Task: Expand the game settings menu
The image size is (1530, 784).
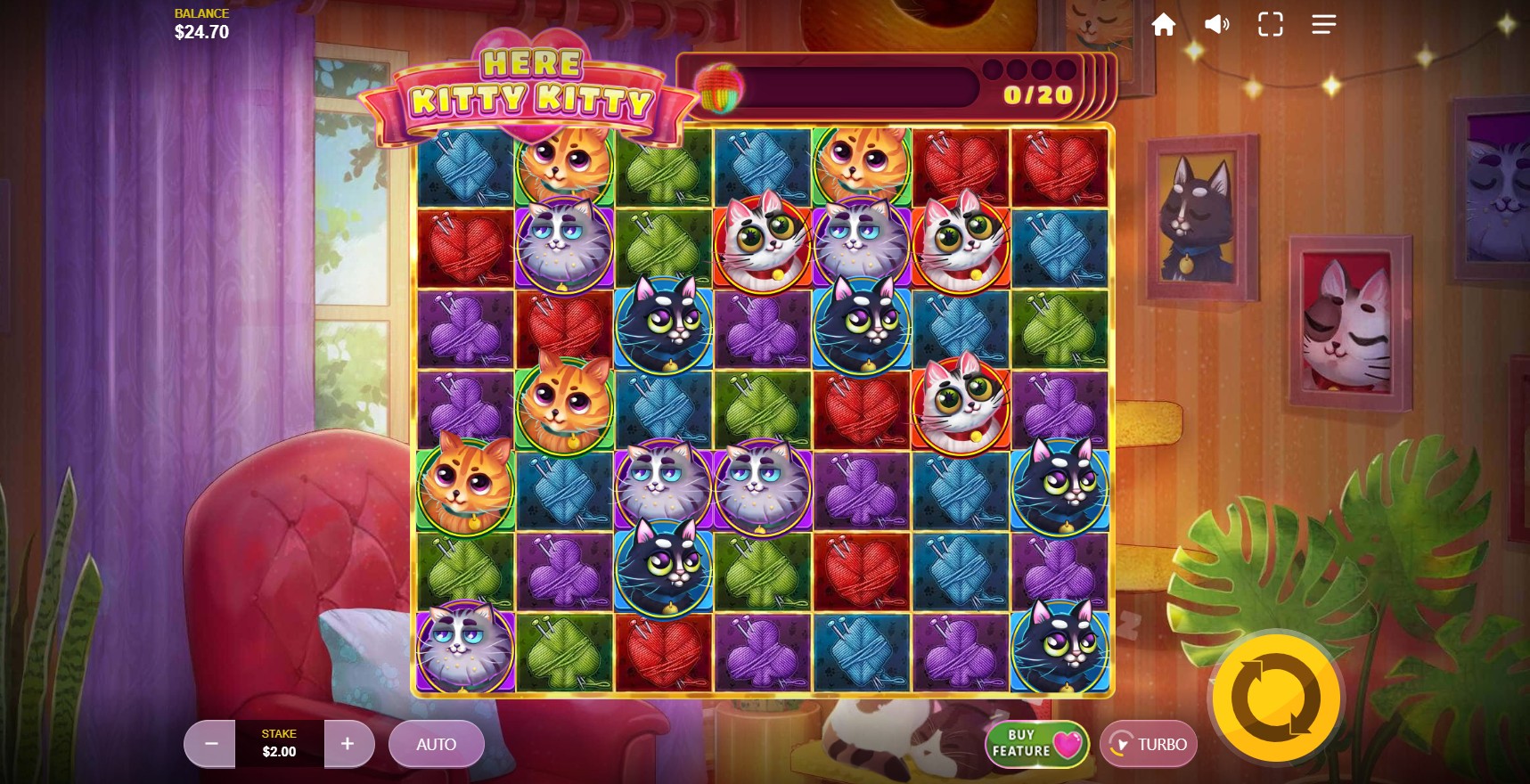Action: point(1323,24)
